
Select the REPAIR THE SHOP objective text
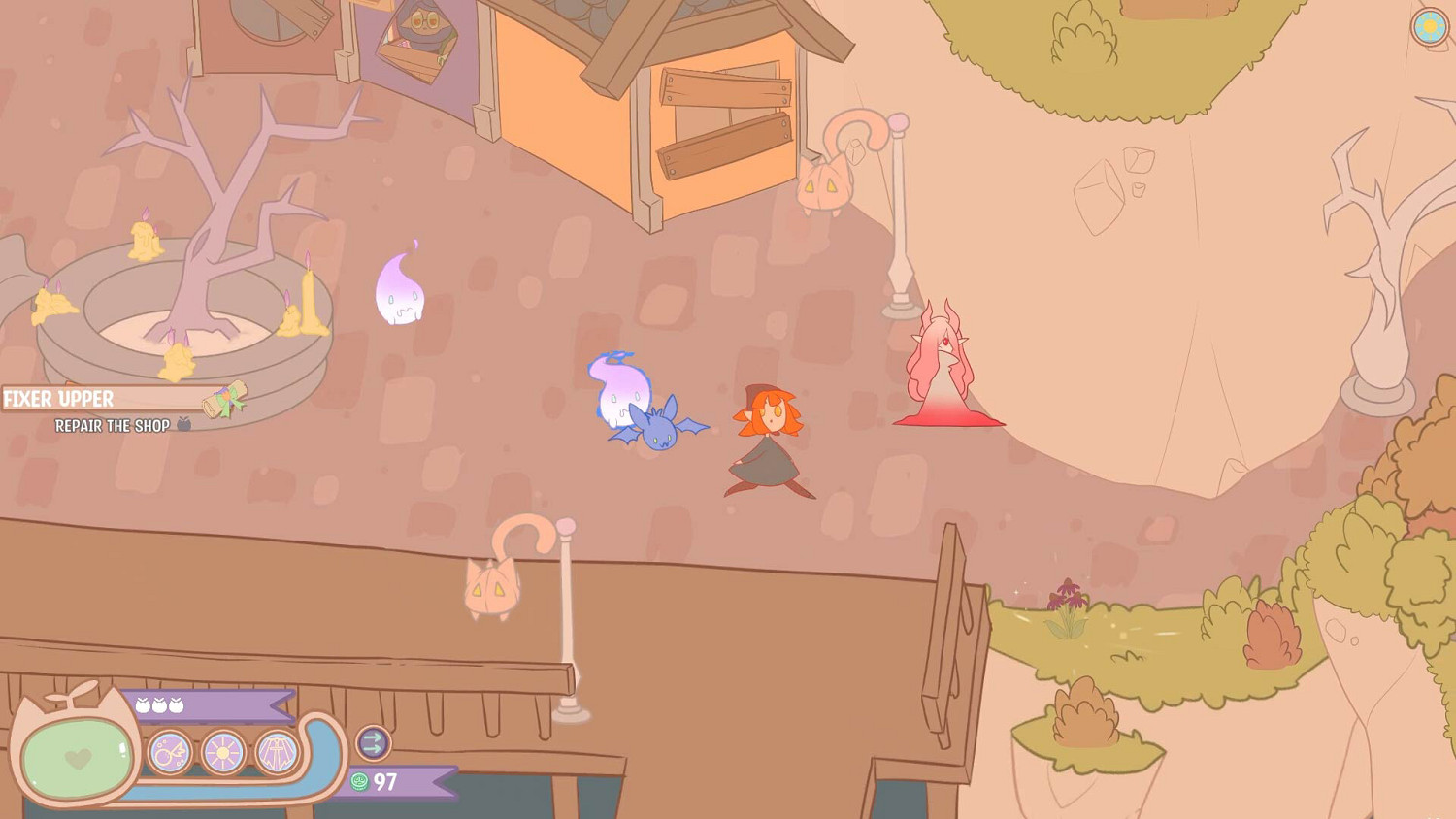[113, 424]
